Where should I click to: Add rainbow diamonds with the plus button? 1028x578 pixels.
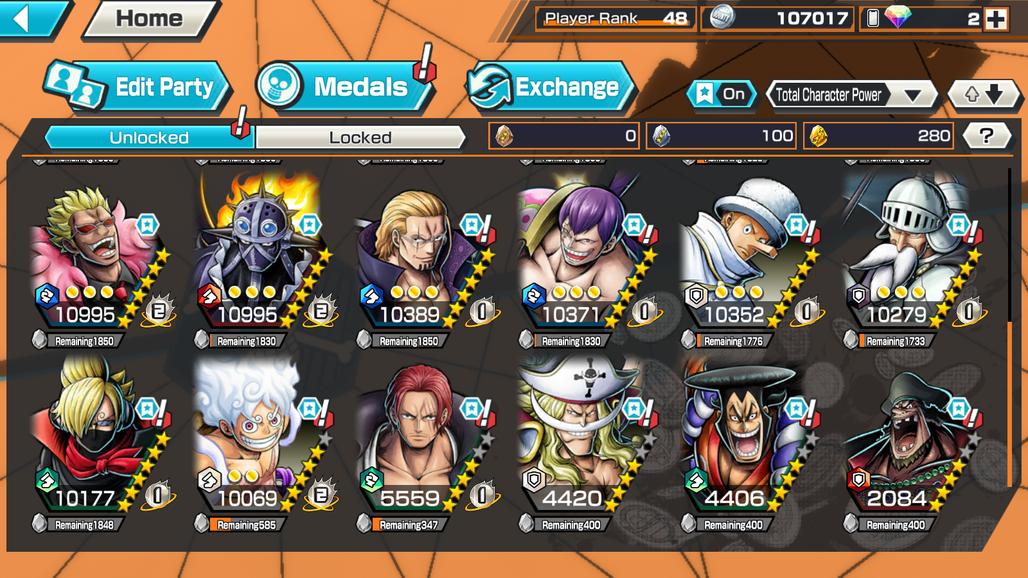pyautogui.click(x=995, y=18)
